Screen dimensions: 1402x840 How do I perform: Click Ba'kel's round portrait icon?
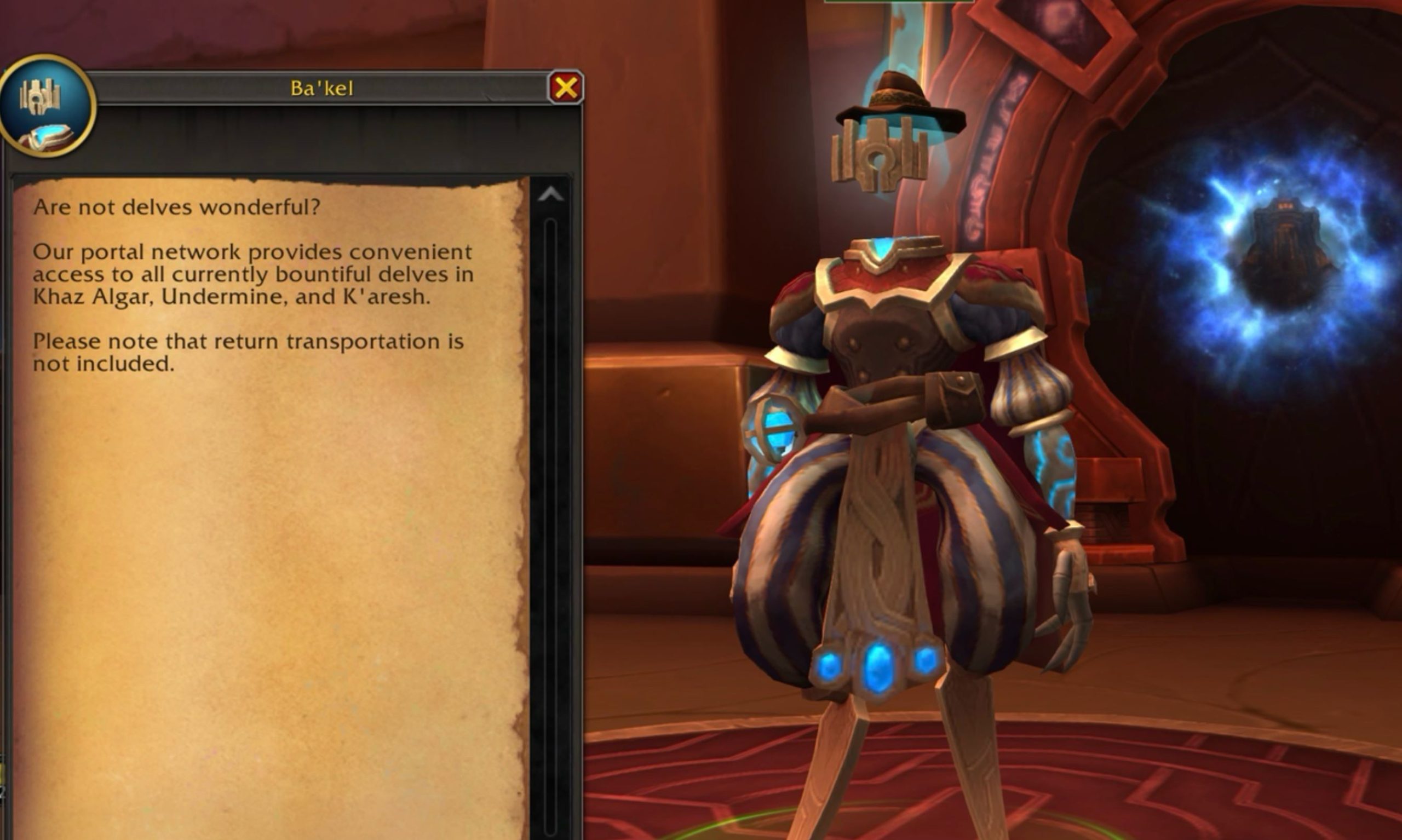point(47,106)
